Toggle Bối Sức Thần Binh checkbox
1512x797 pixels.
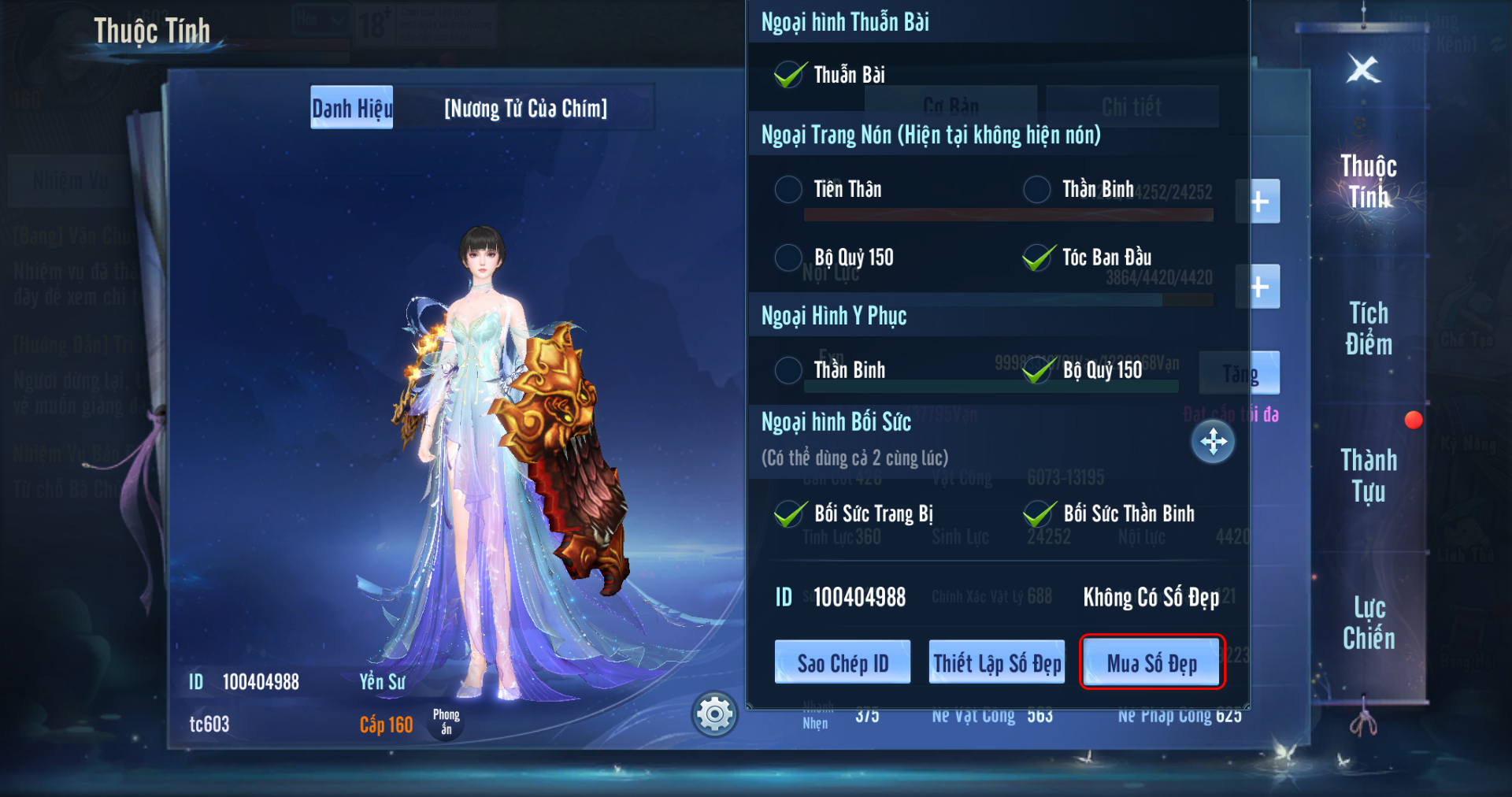1039,514
